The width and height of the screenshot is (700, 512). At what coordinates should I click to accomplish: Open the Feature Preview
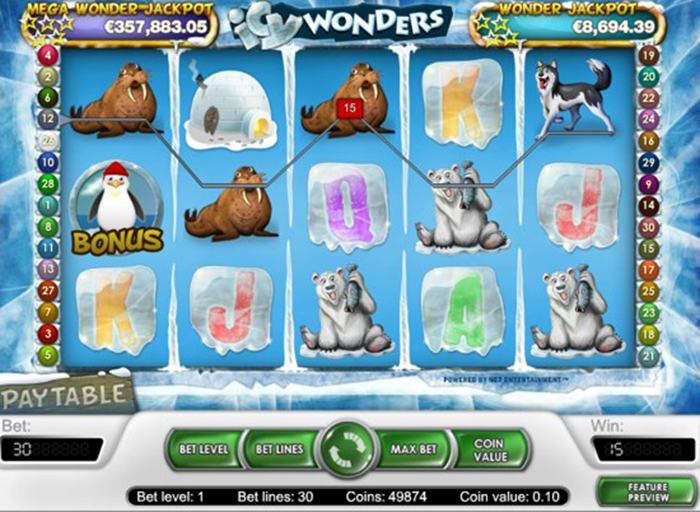click(x=647, y=491)
